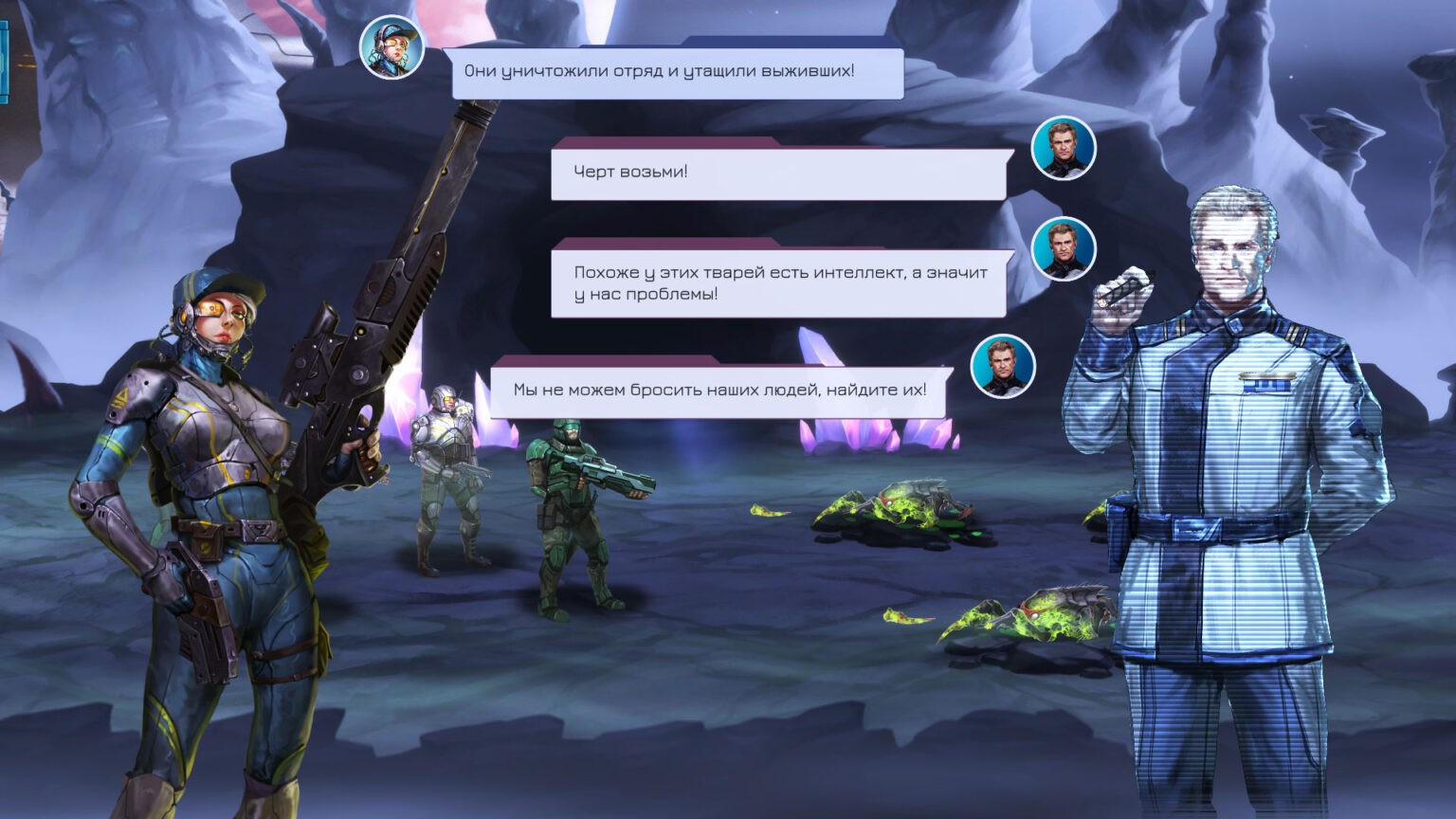
Task: Click the latest message about finding our people
Action: tap(719, 390)
